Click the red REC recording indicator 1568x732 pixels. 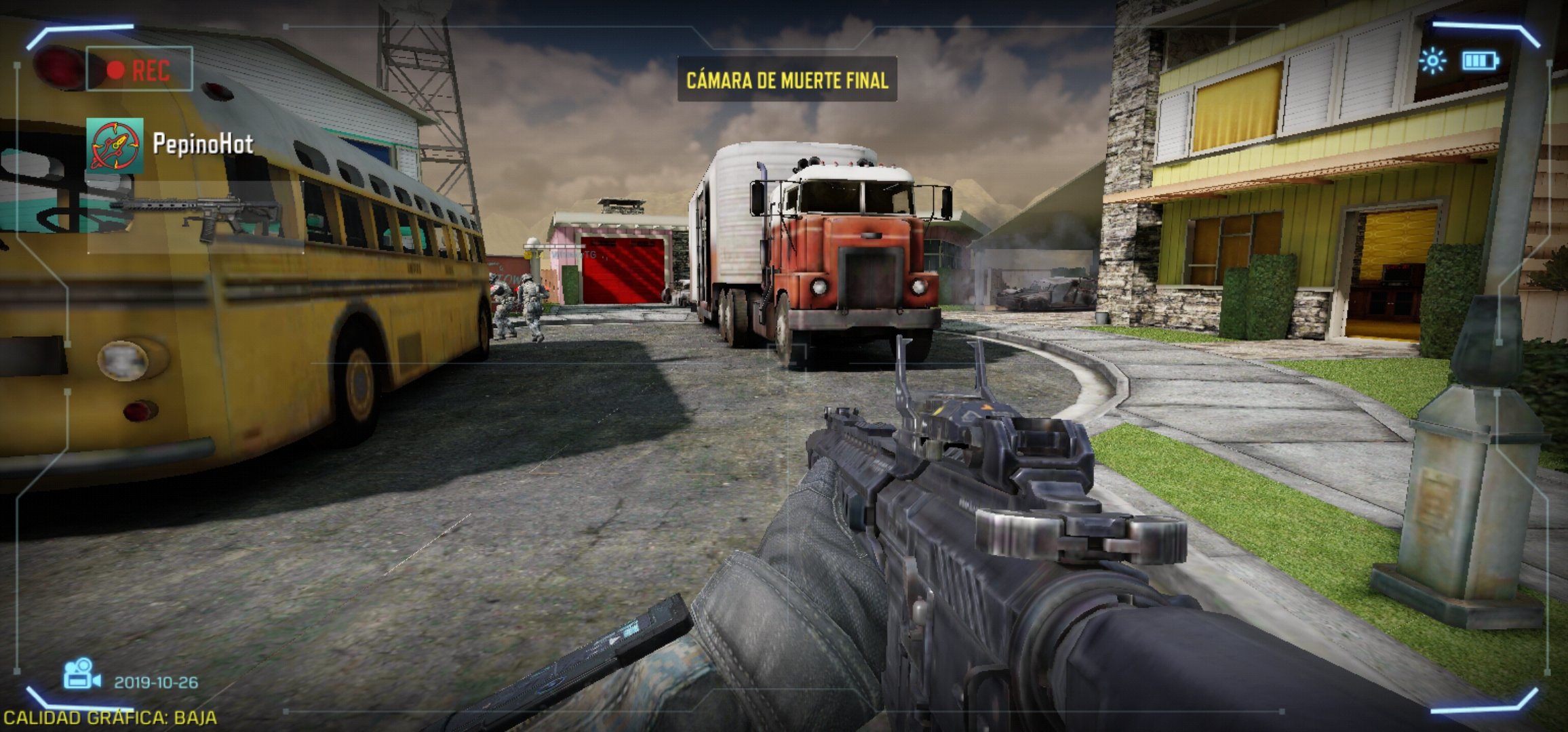tap(139, 69)
